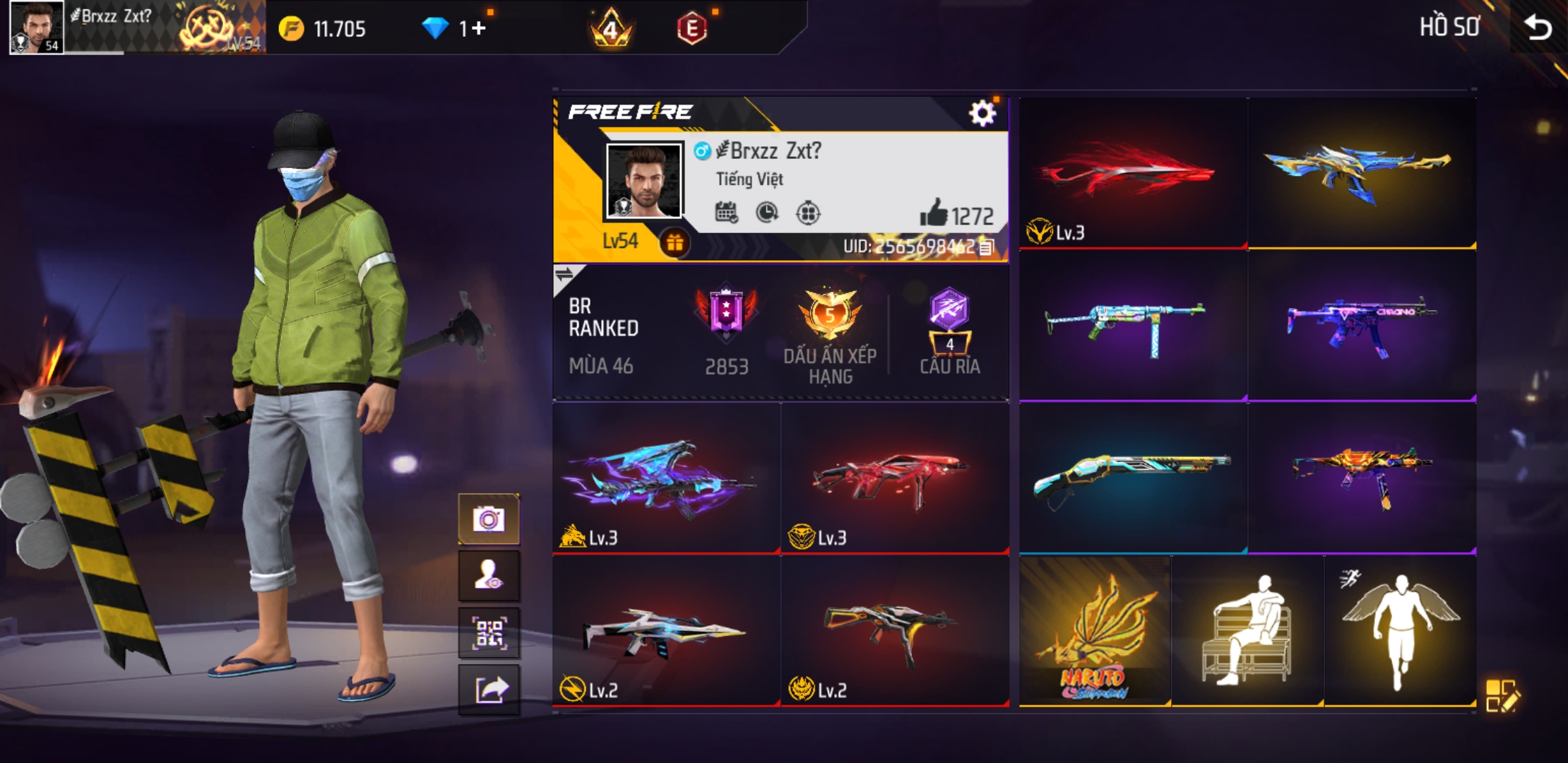Take a screenshot with camera button
1568x763 pixels.
click(489, 520)
